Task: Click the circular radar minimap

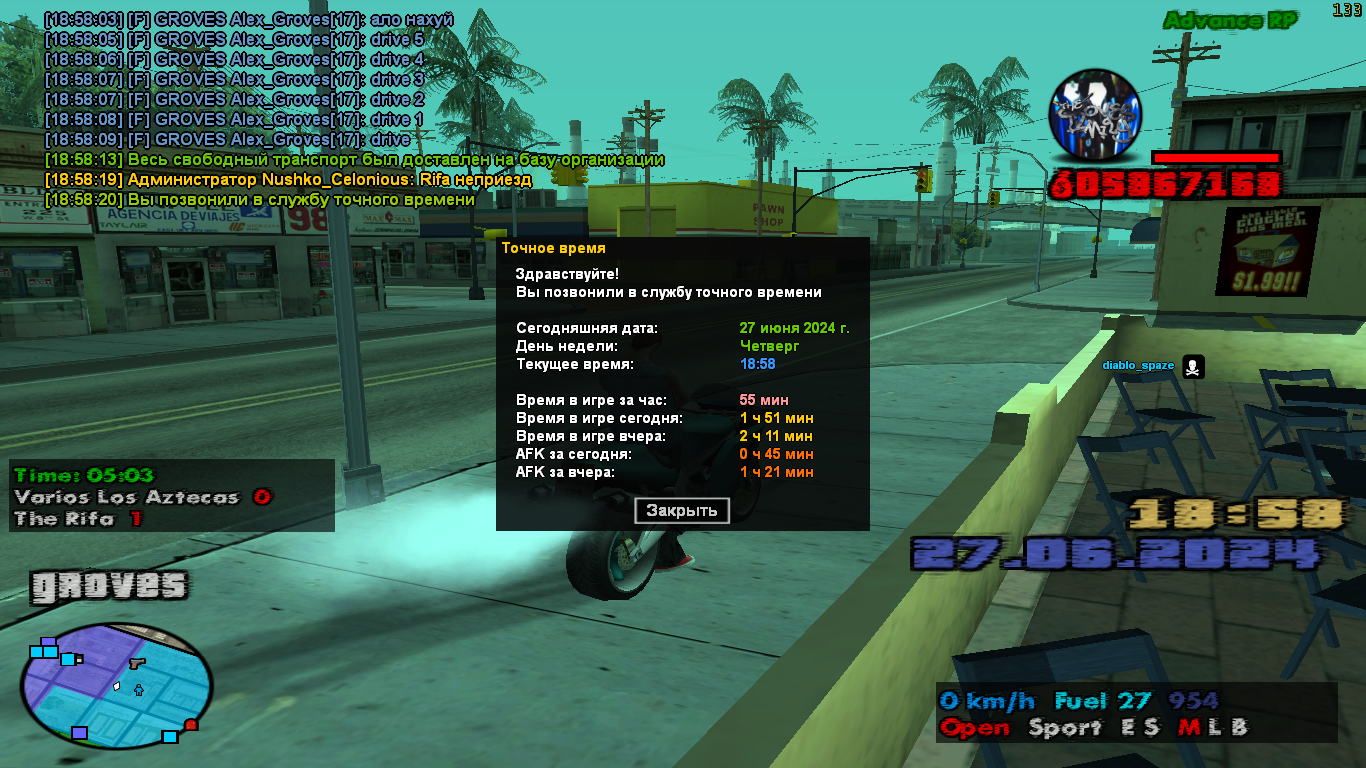Action: [x=116, y=687]
